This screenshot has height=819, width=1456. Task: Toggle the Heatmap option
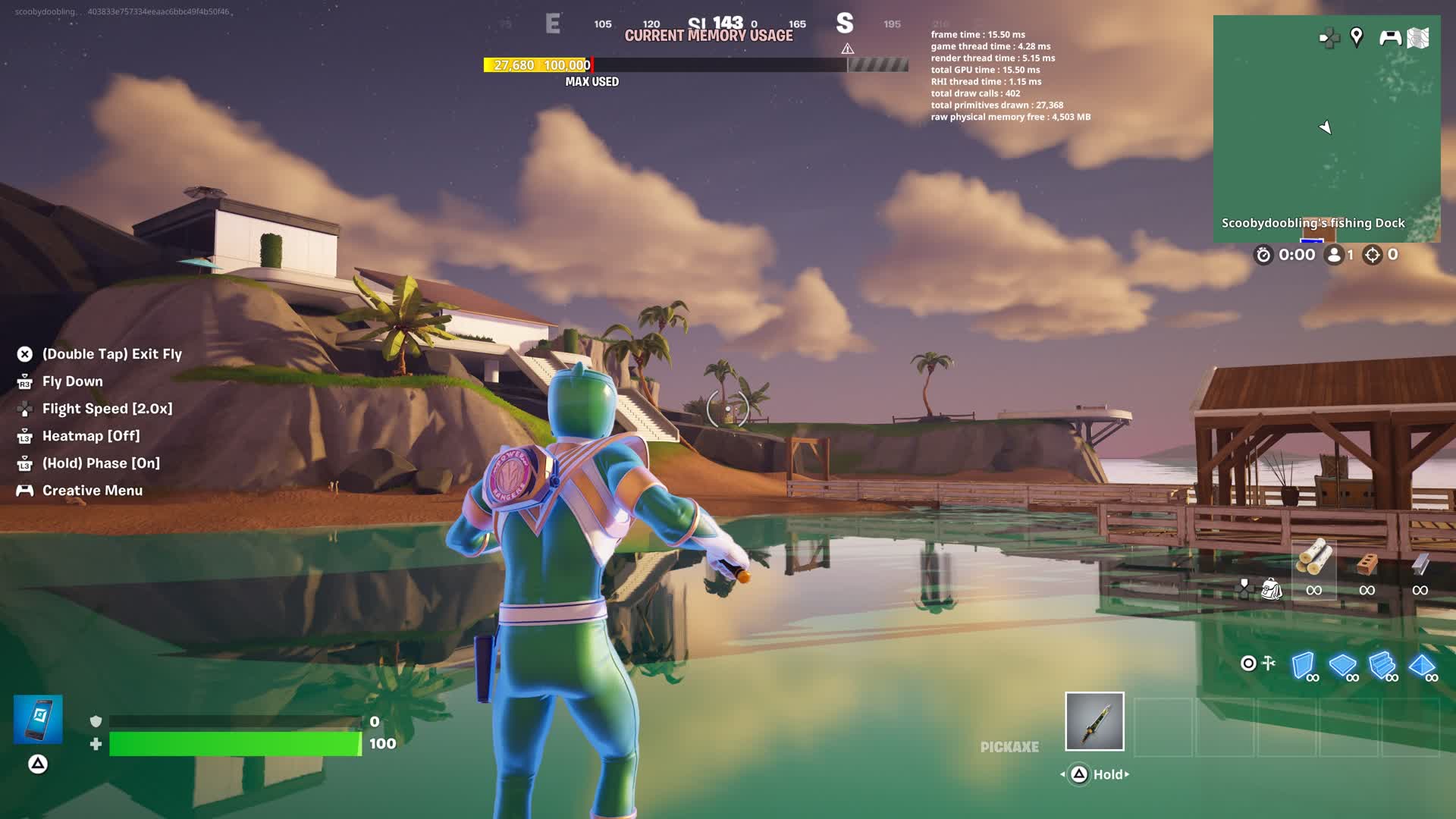coord(91,436)
